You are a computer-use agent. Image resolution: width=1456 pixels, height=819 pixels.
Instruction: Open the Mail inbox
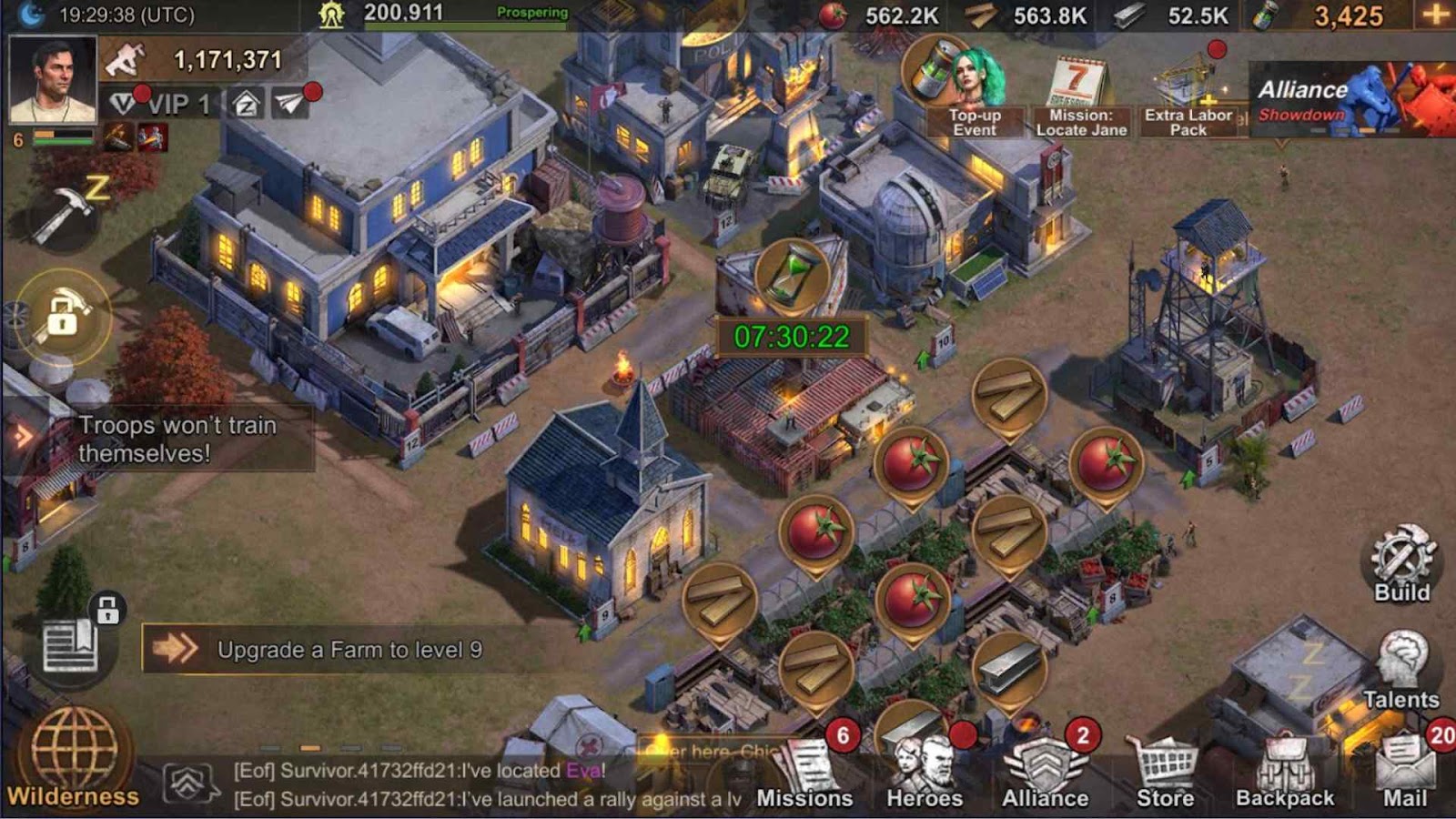(x=1405, y=773)
